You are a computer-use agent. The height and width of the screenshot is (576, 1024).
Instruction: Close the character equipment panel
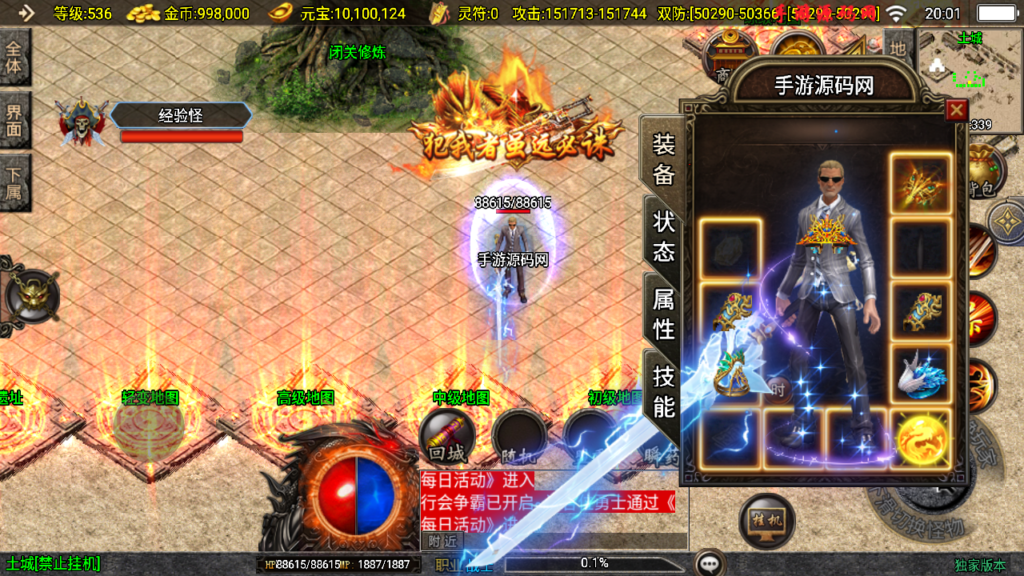[956, 110]
